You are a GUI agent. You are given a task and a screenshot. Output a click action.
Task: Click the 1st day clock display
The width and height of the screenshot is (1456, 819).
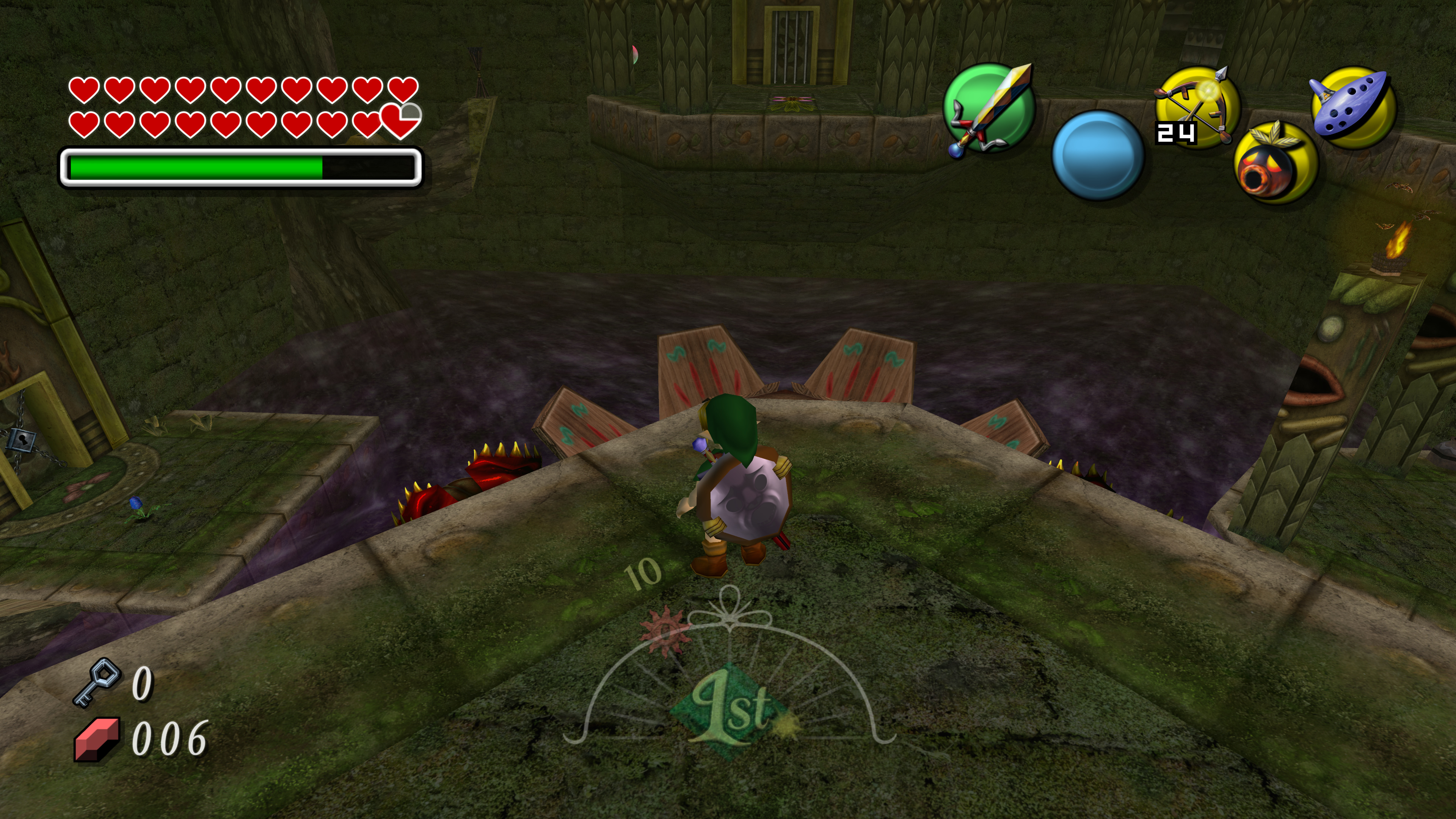730,706
